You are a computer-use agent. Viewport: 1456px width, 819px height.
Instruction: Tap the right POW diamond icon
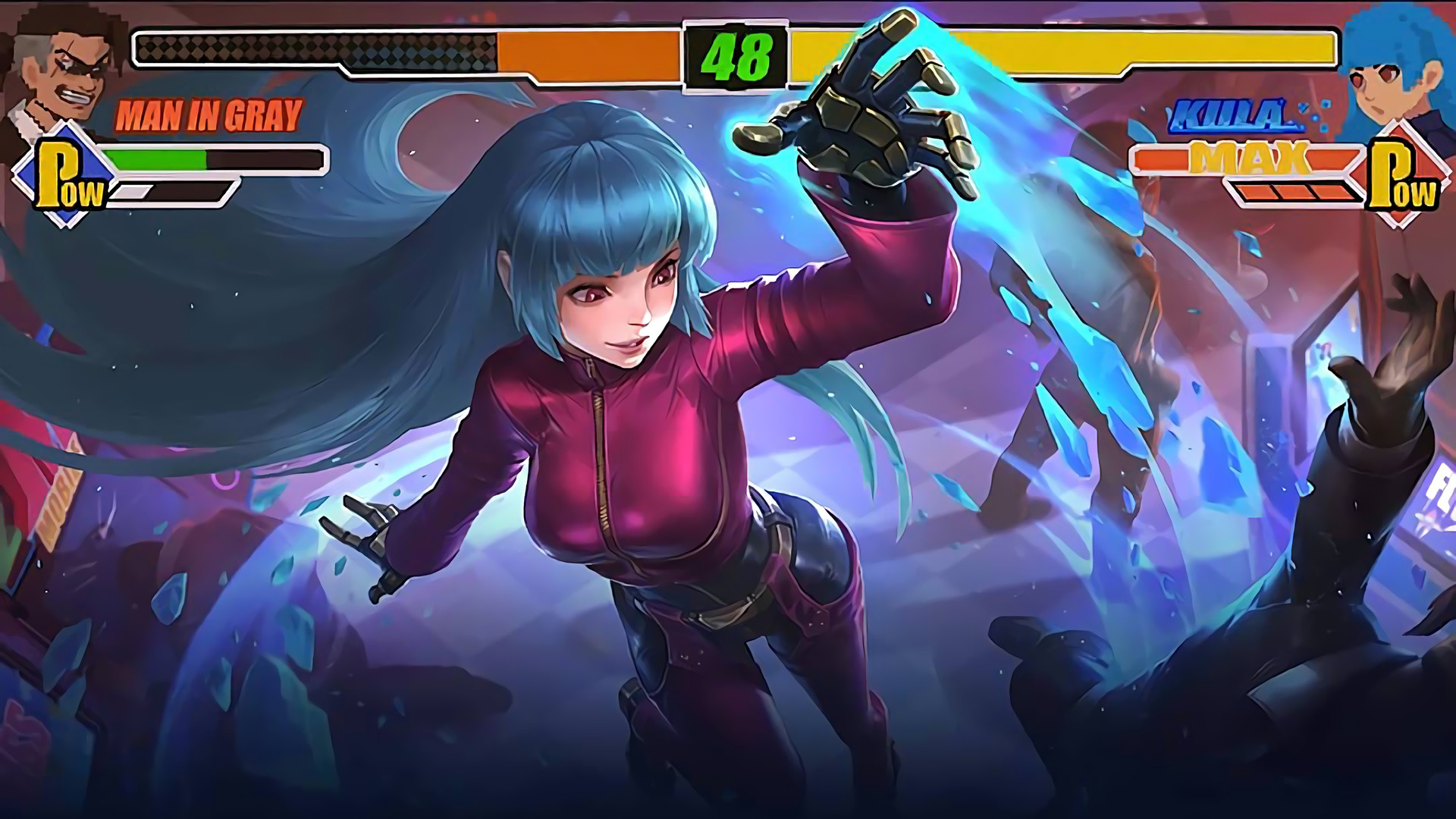pyautogui.click(x=1399, y=174)
